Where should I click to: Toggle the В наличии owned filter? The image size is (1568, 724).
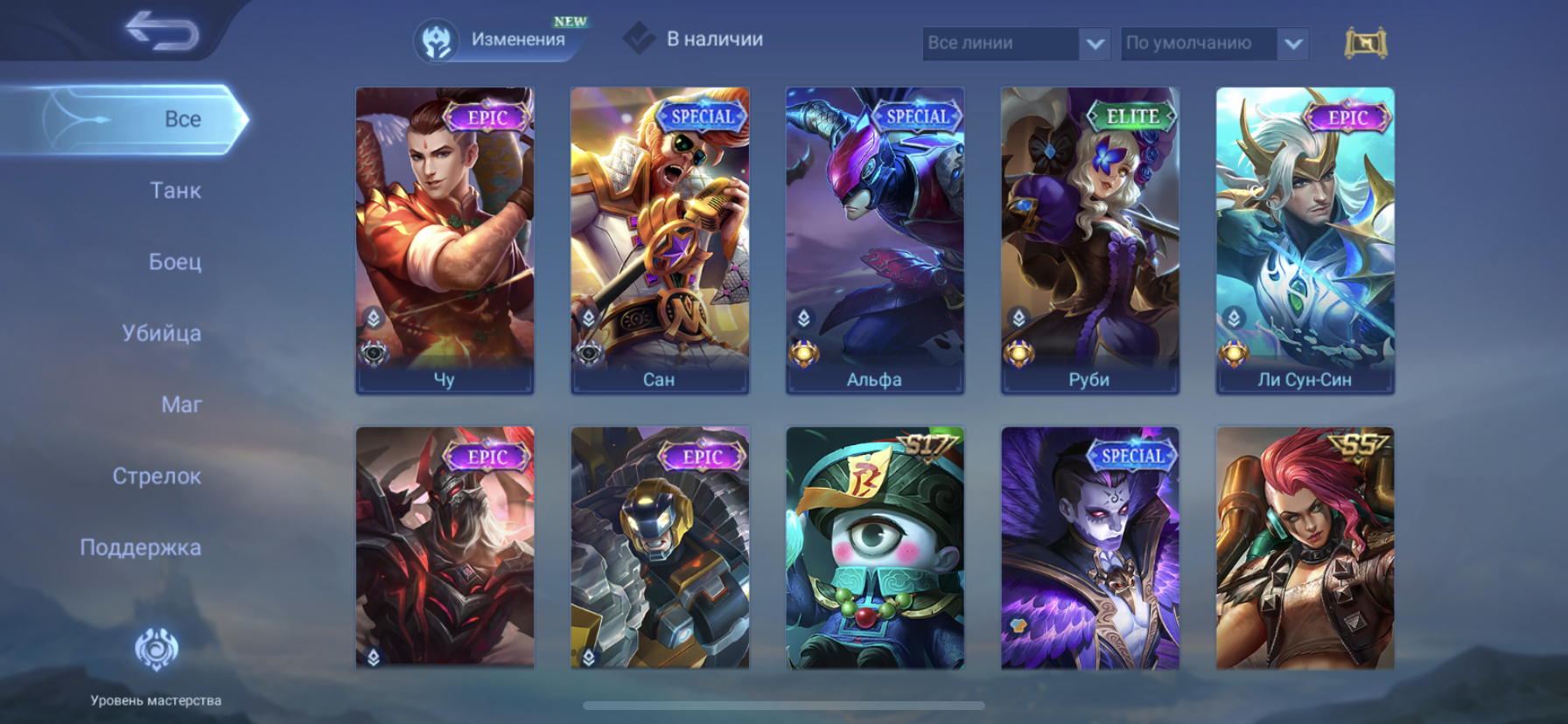tap(695, 39)
